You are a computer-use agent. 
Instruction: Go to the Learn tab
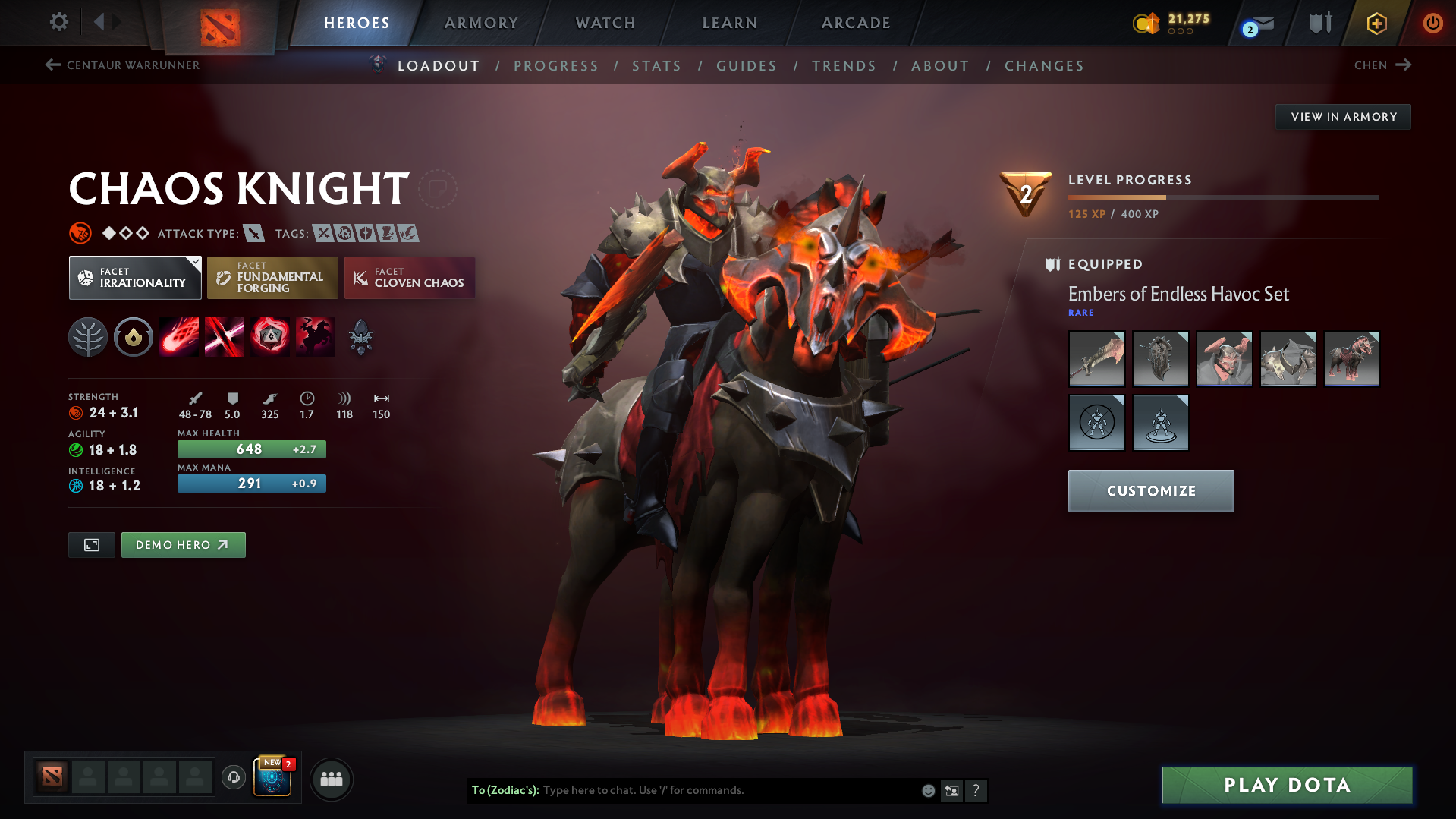tap(730, 23)
